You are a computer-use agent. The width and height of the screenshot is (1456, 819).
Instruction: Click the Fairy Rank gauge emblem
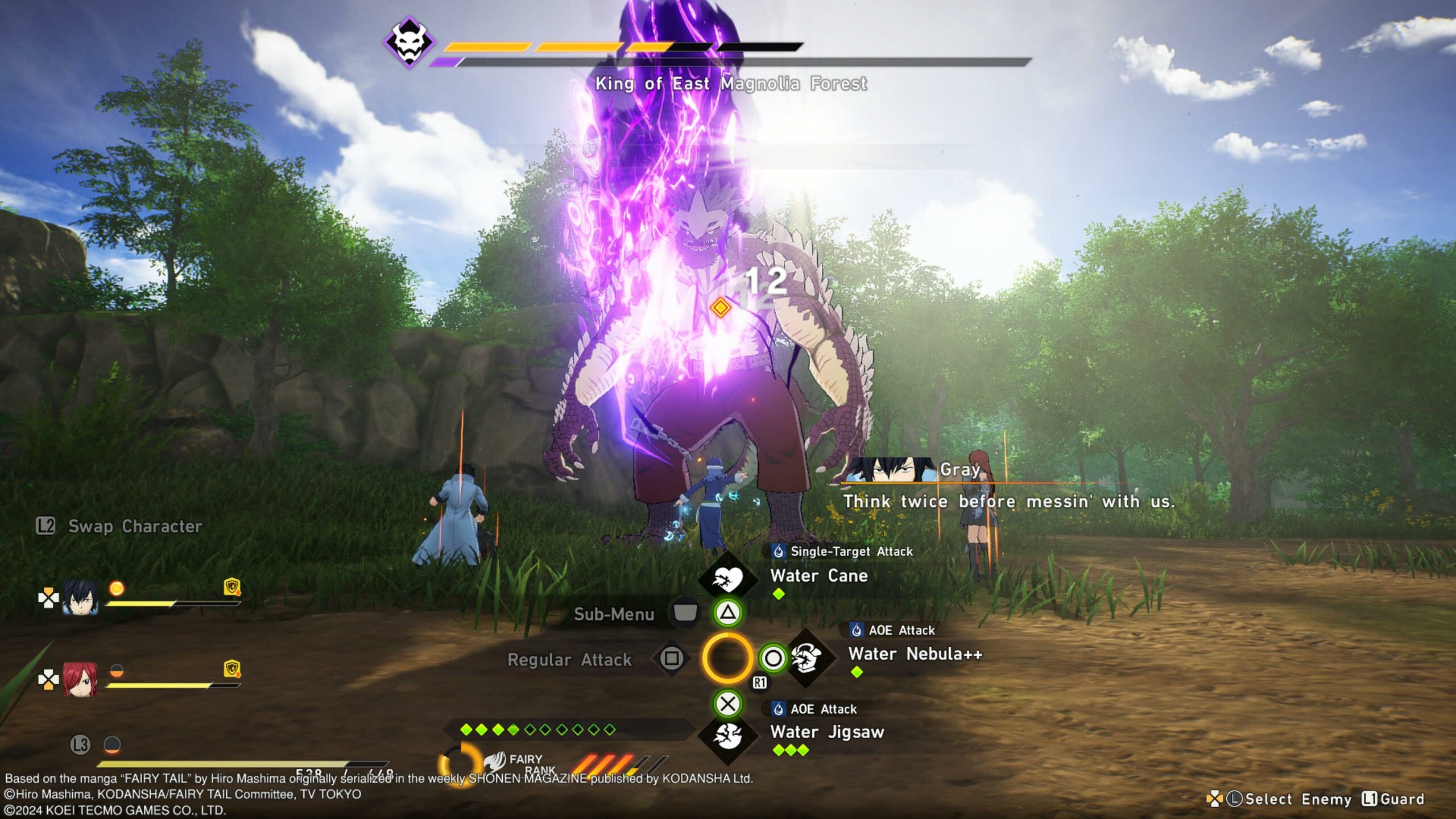click(x=496, y=761)
